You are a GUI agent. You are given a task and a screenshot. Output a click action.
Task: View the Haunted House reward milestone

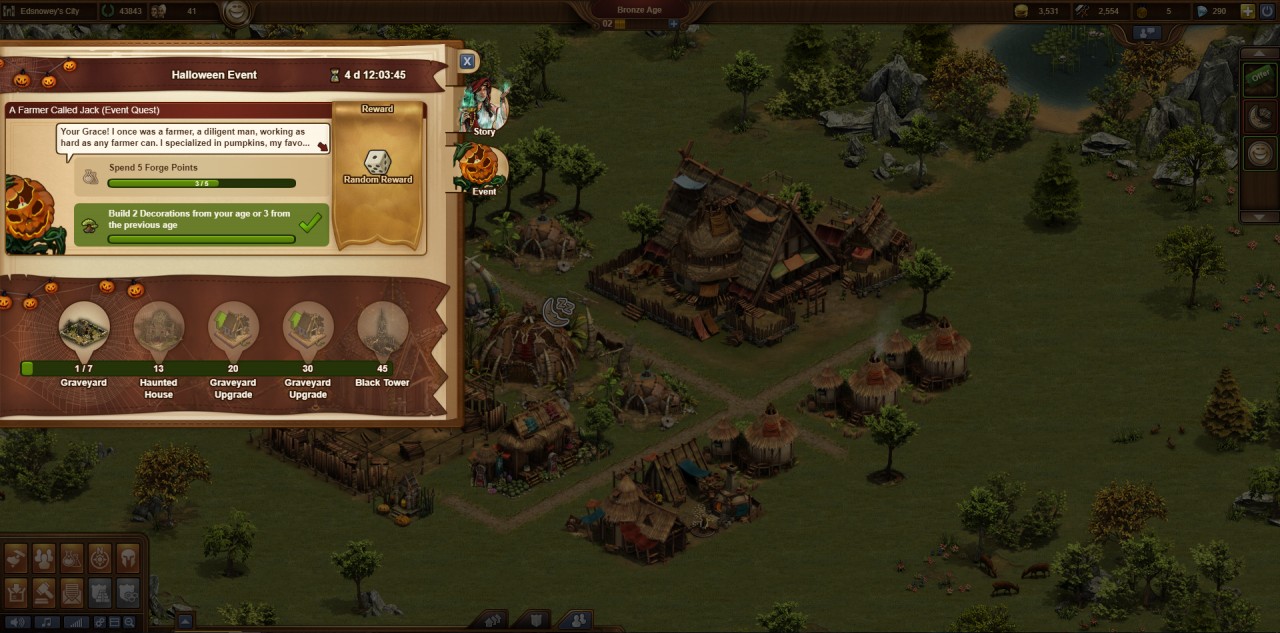coord(158,326)
